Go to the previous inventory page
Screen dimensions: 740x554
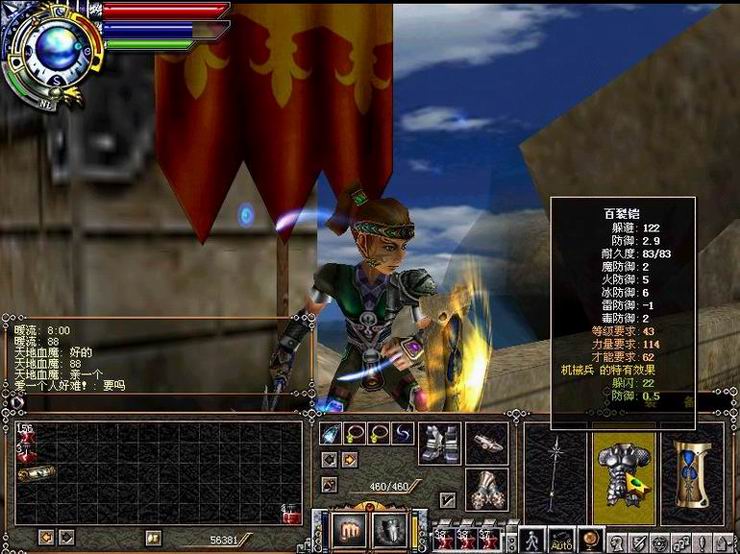coord(45,538)
